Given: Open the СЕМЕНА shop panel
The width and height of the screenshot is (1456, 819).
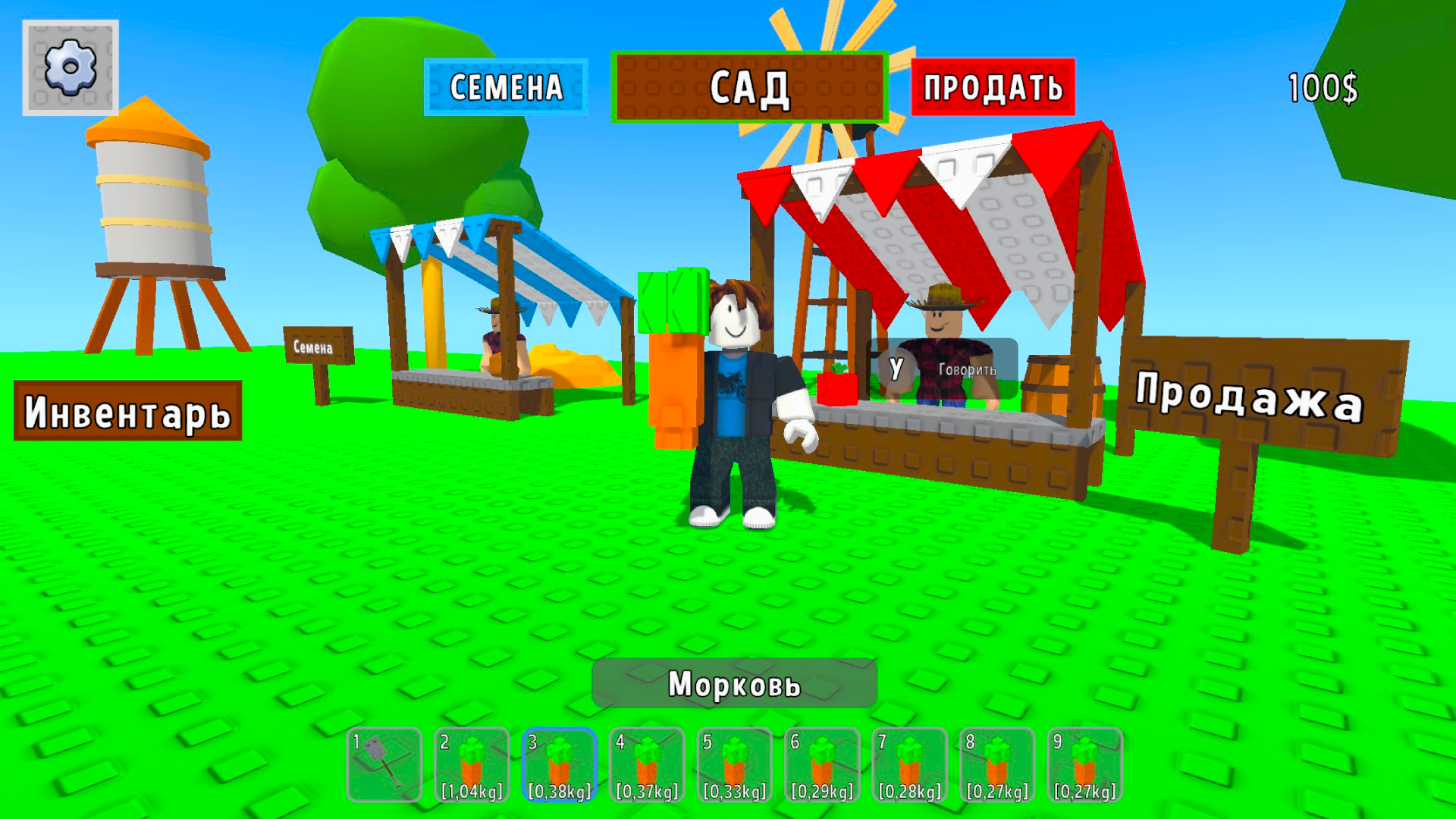Looking at the screenshot, I should click(x=506, y=87).
